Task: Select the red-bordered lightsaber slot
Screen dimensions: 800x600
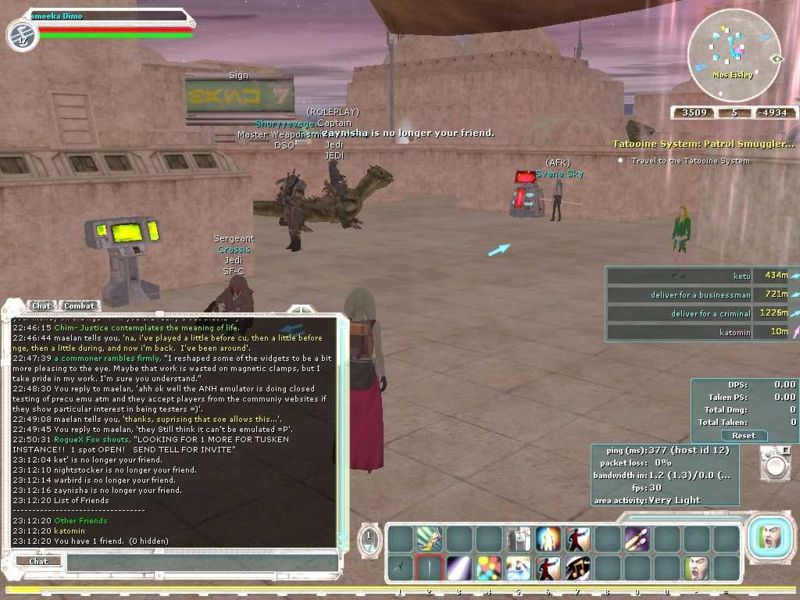Action: pos(429,568)
